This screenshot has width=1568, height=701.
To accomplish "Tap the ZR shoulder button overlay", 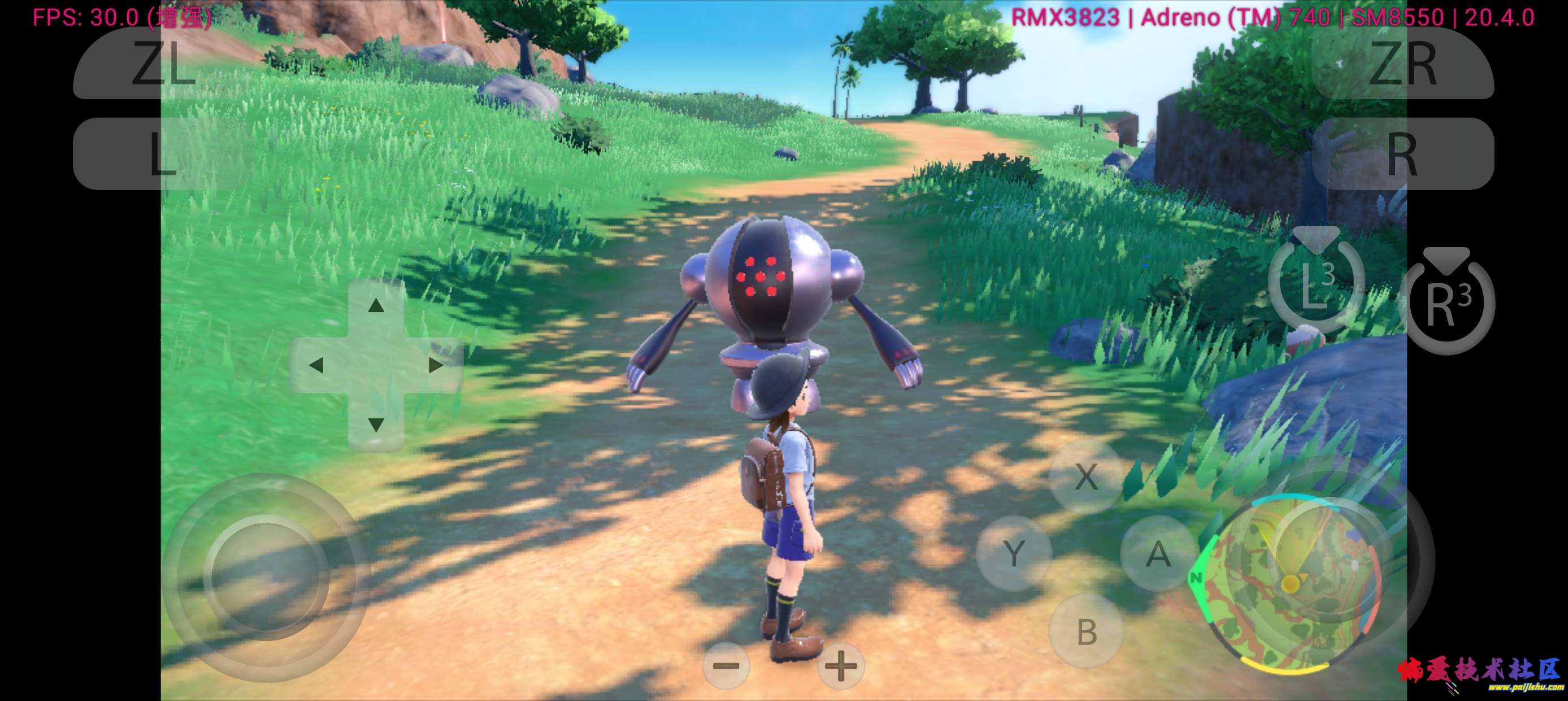I will point(1402,63).
